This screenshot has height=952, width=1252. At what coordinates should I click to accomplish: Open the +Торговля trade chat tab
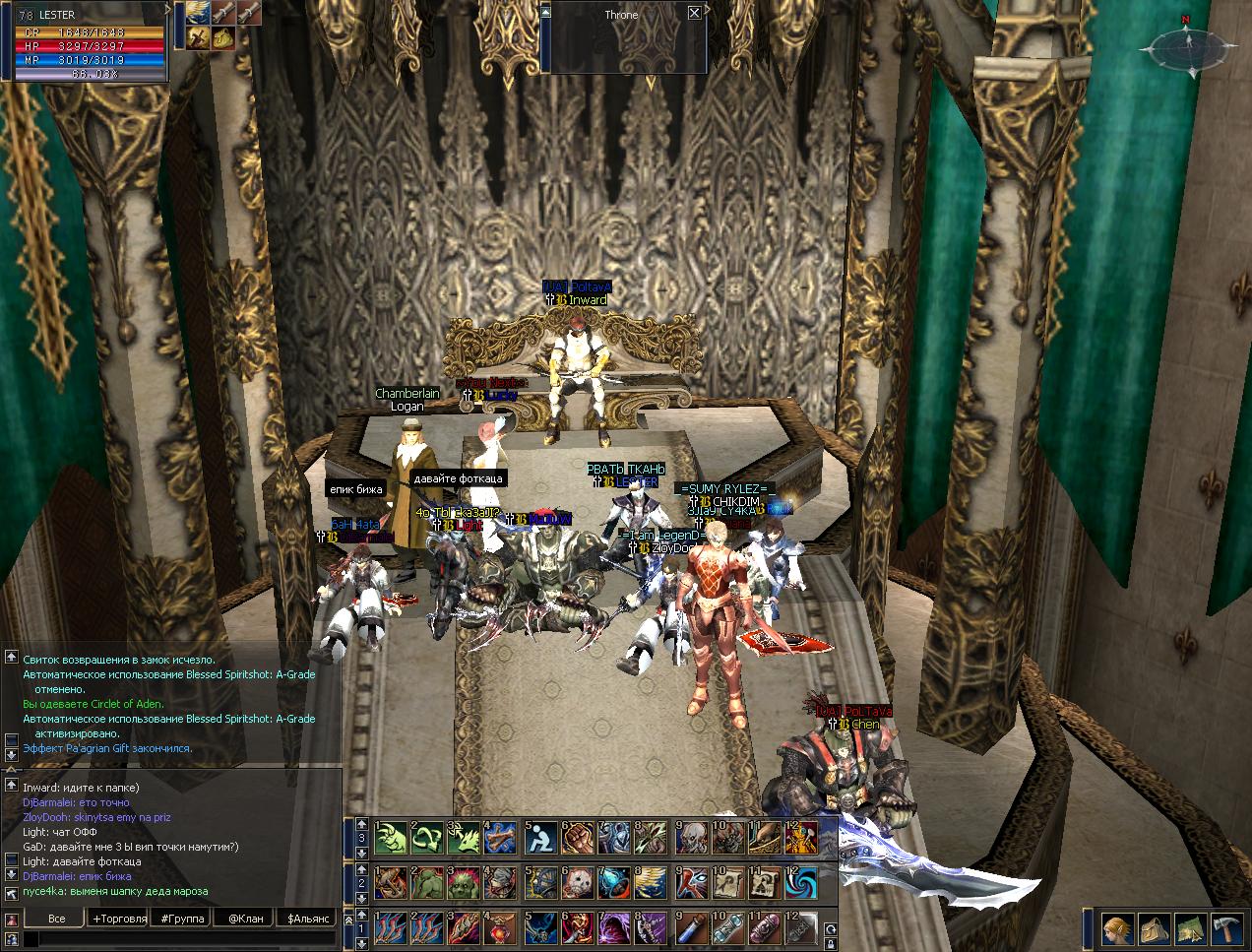coord(119,918)
